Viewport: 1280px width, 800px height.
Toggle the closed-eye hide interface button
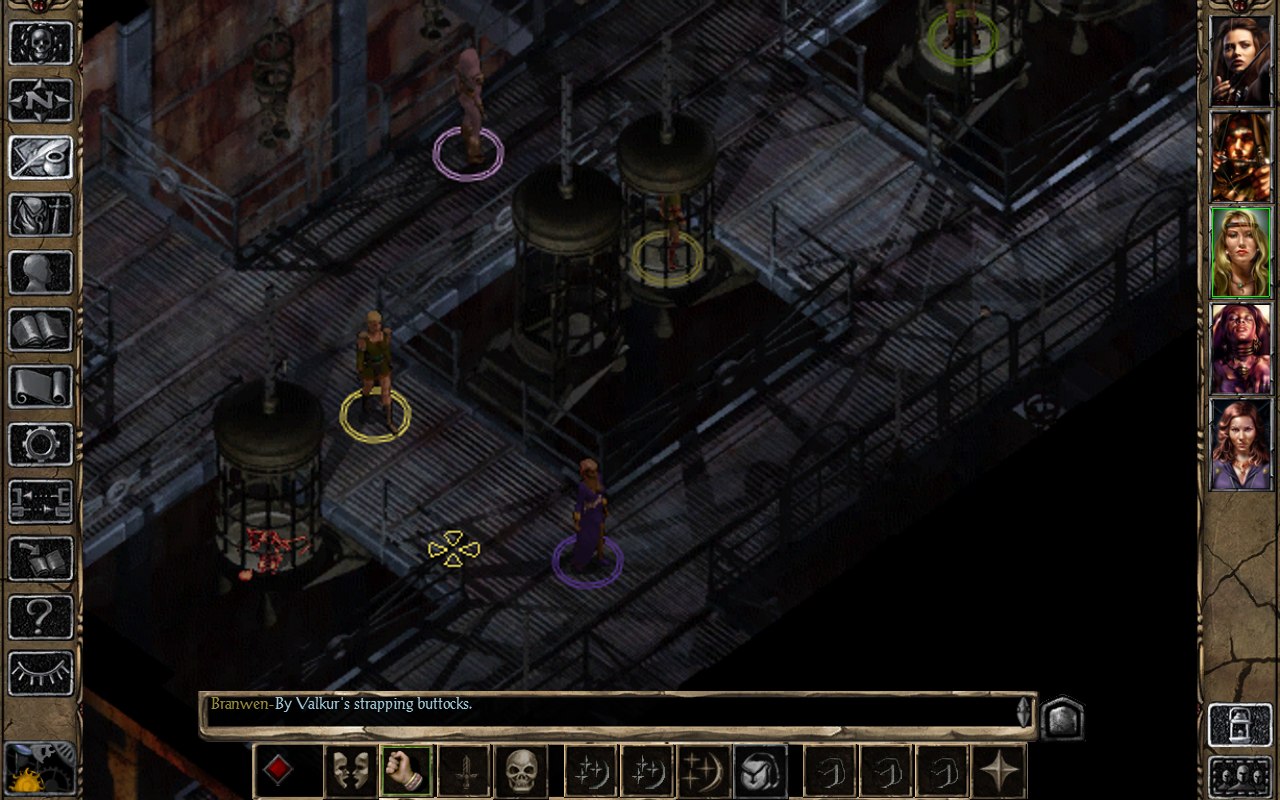[x=41, y=673]
